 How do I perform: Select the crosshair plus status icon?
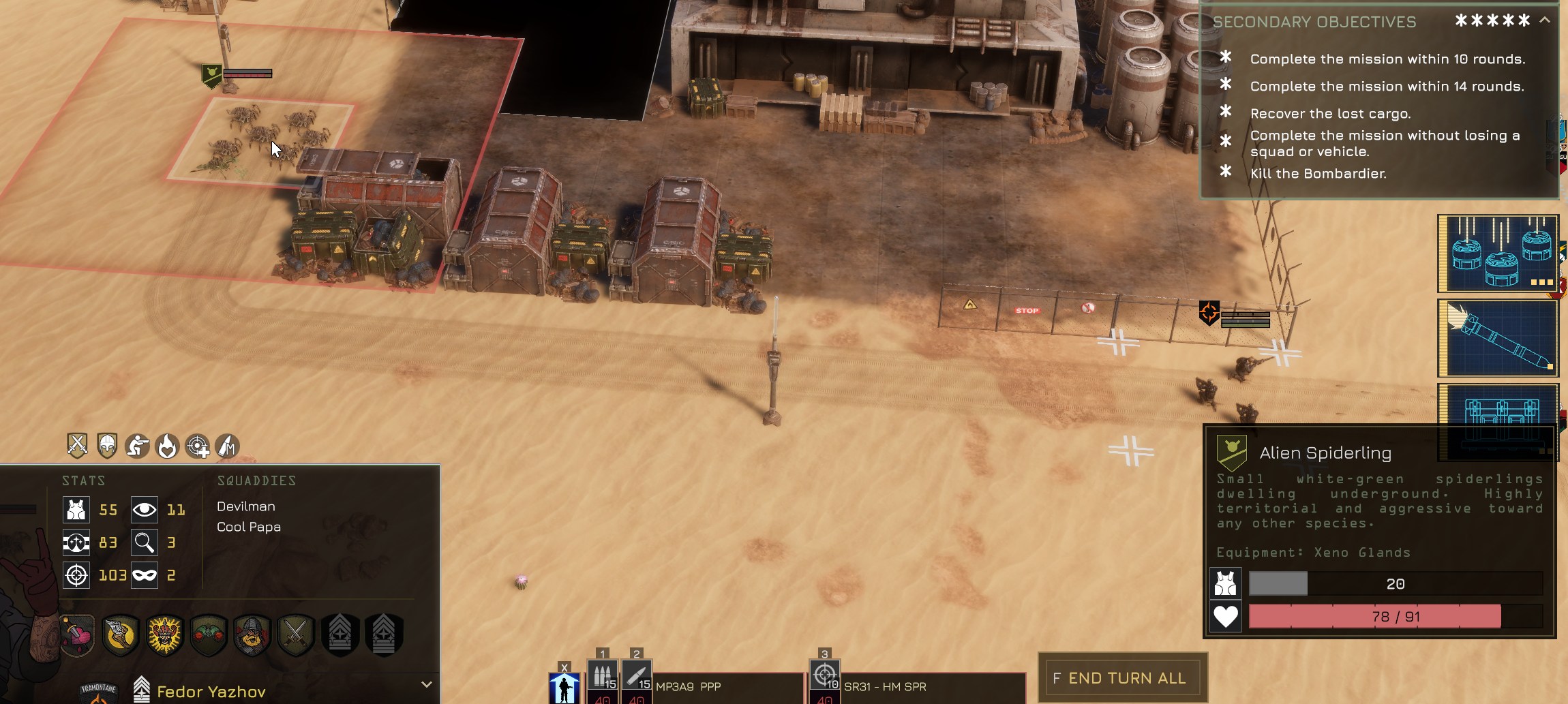(x=198, y=446)
